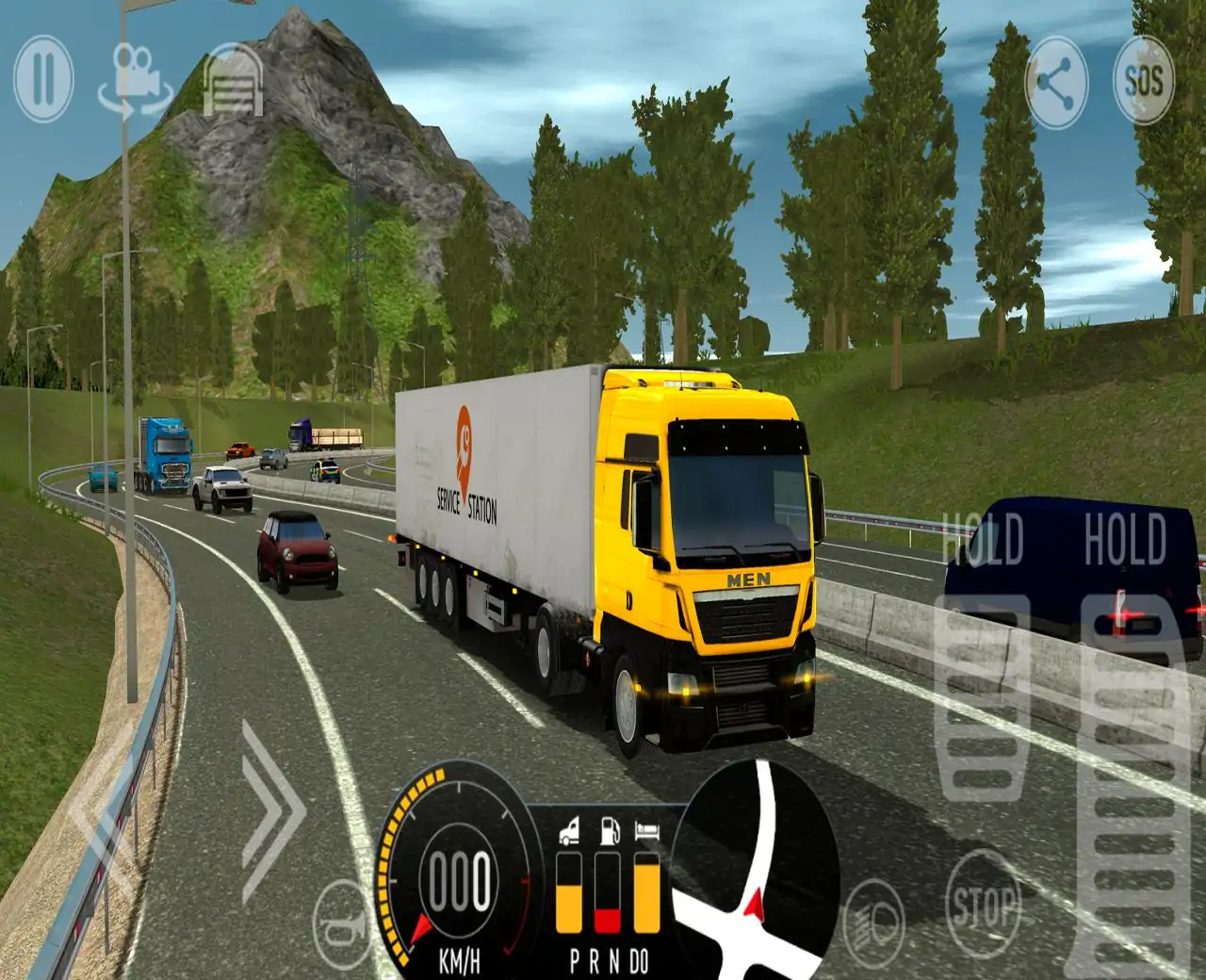Steer right with the right chevron arrow

[271, 808]
